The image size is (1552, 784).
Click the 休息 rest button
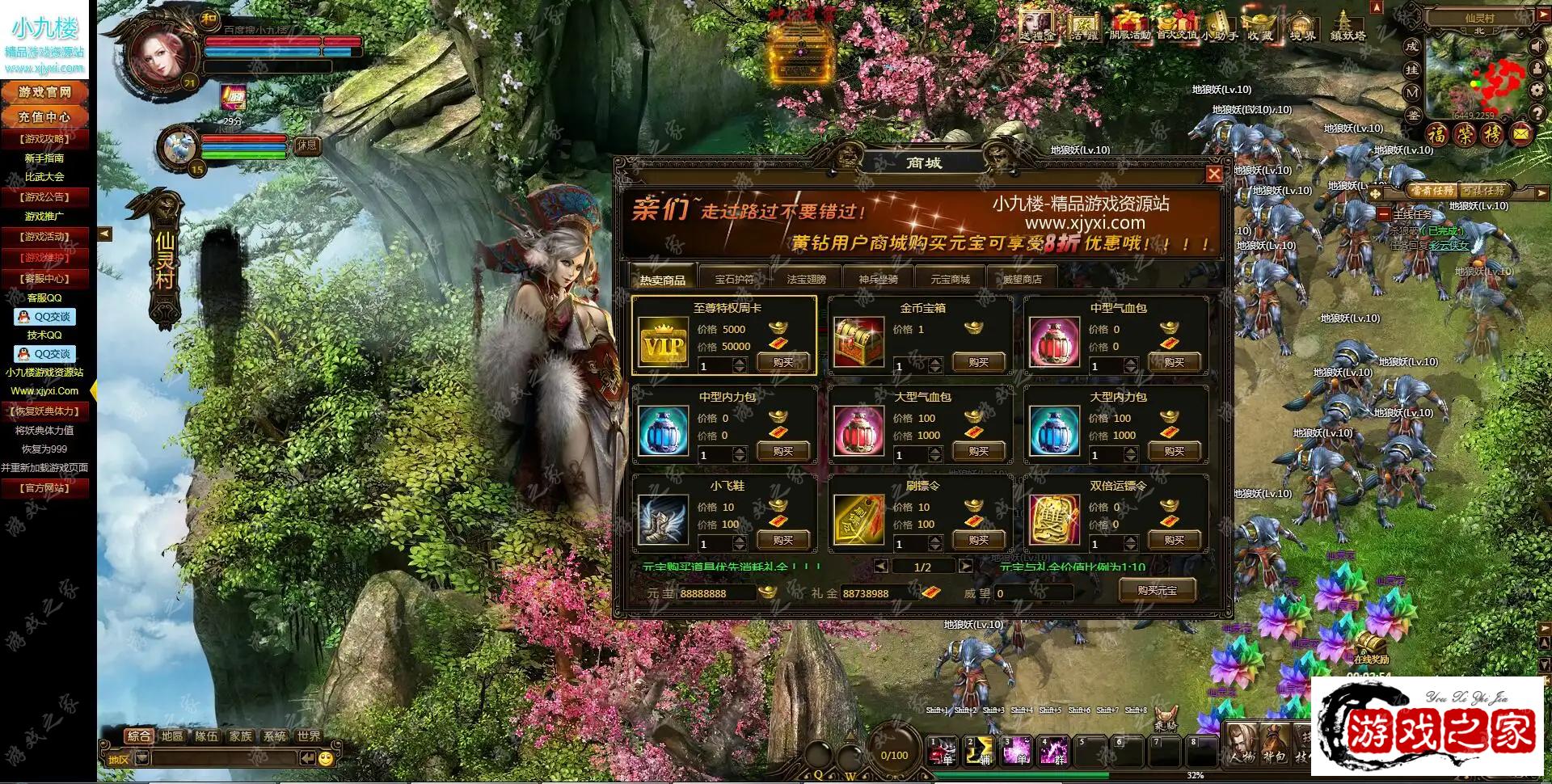pyautogui.click(x=307, y=145)
